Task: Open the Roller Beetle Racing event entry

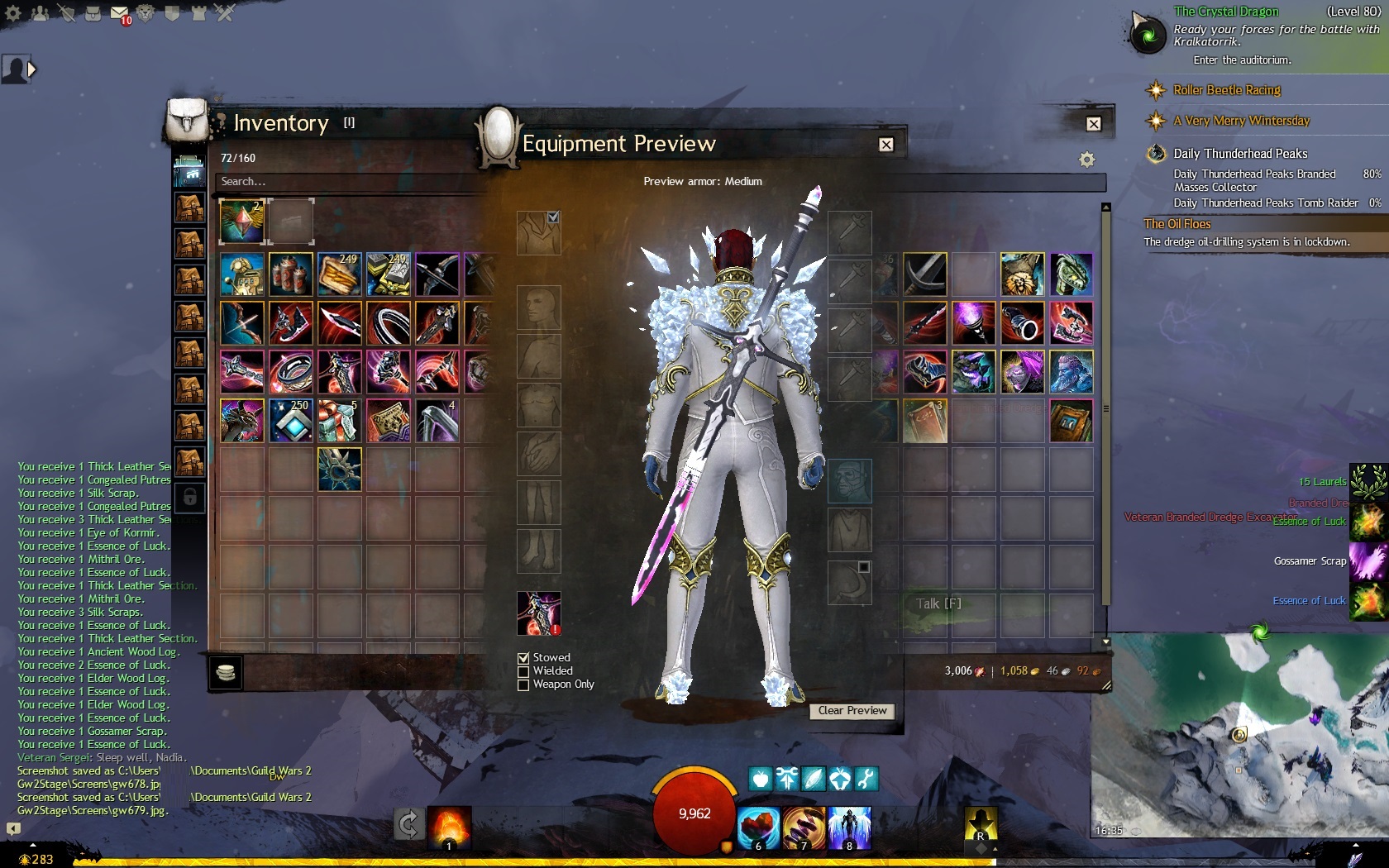Action: tap(1227, 90)
